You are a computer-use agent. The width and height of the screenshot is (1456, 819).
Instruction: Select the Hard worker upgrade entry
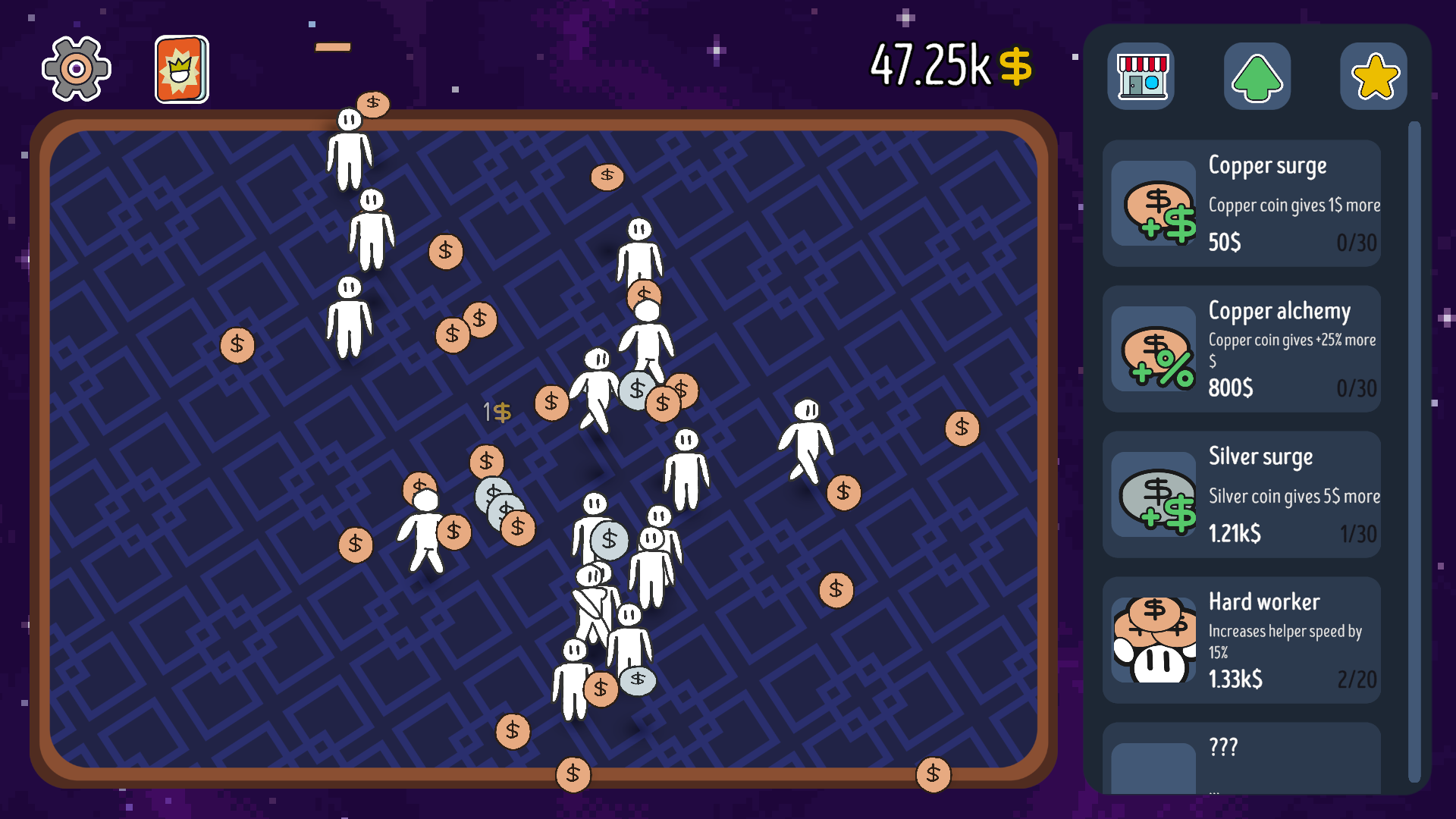tap(1241, 641)
